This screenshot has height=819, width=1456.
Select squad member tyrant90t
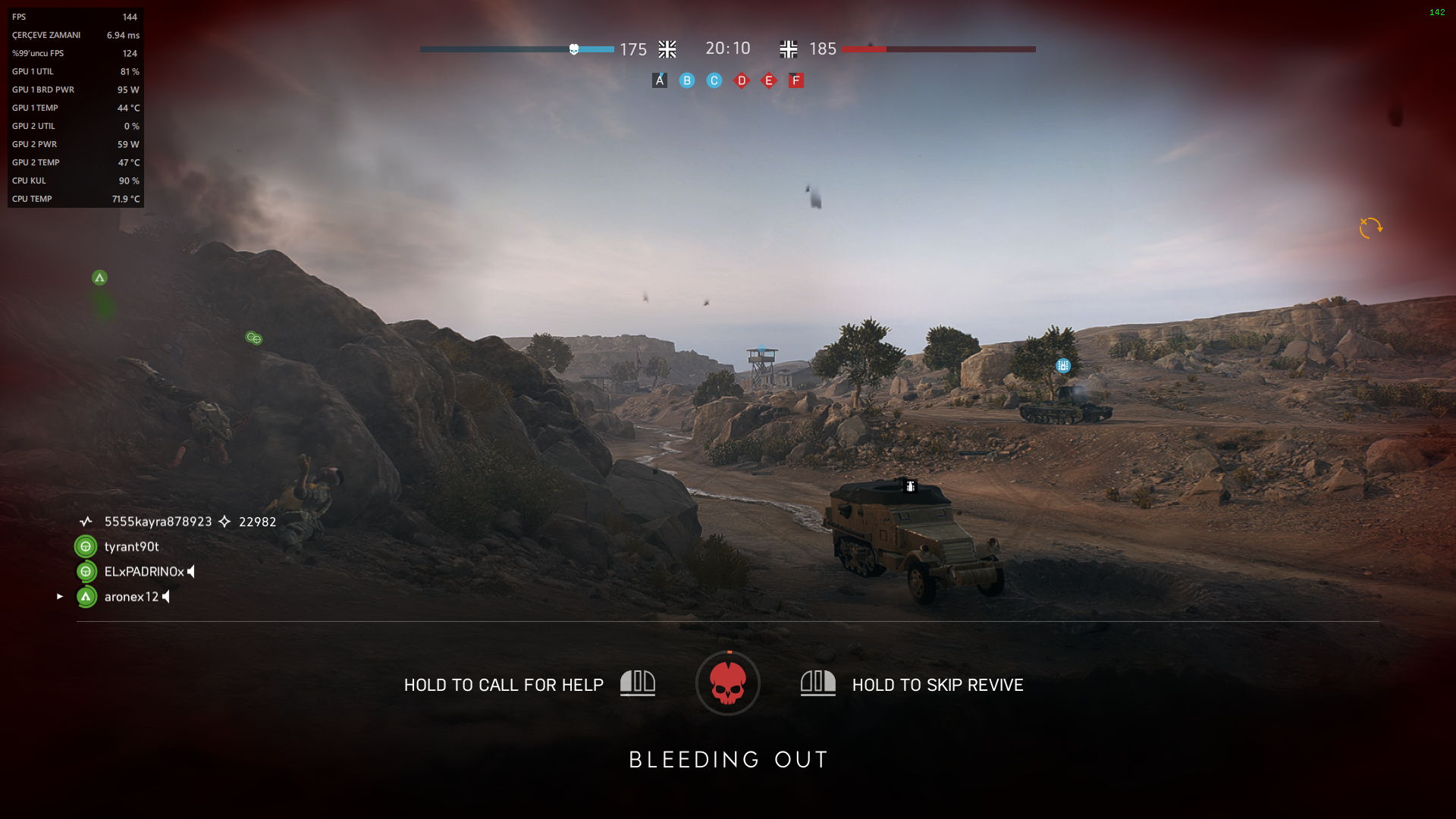point(131,547)
